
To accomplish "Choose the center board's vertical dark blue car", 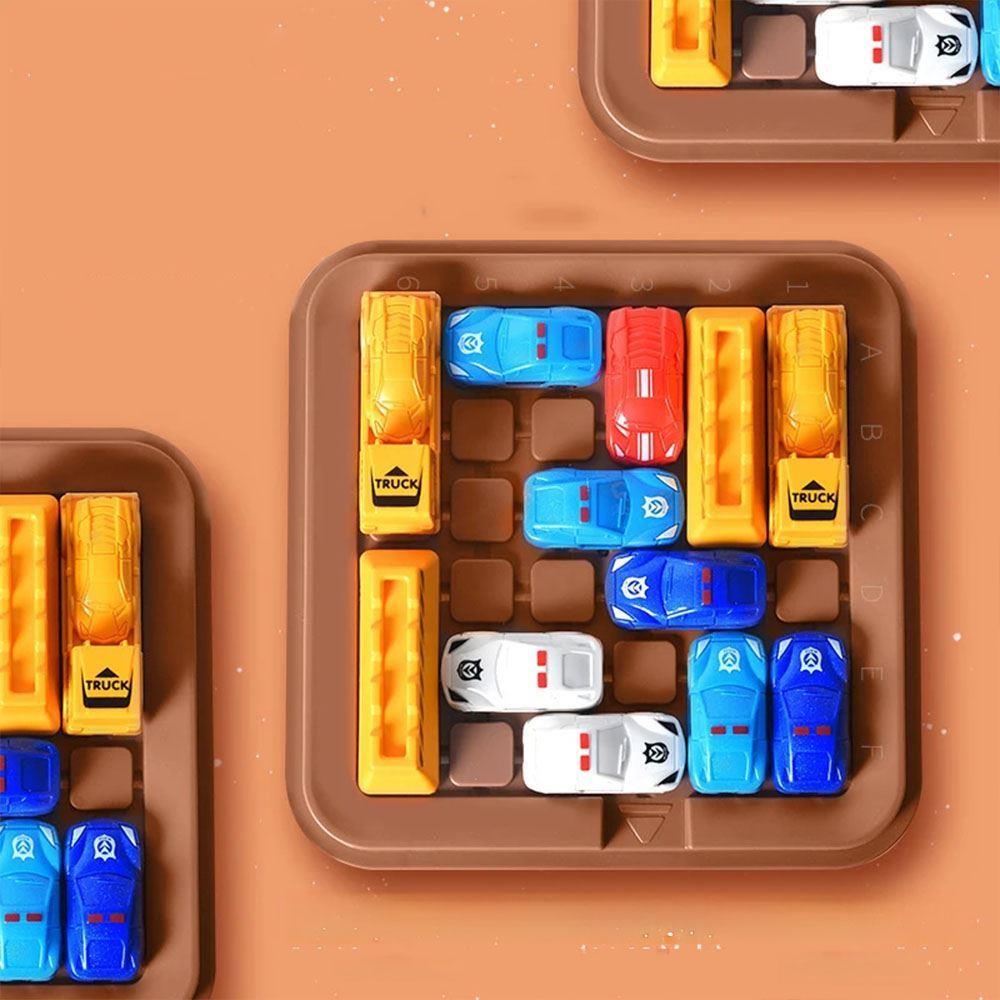I will (x=808, y=711).
